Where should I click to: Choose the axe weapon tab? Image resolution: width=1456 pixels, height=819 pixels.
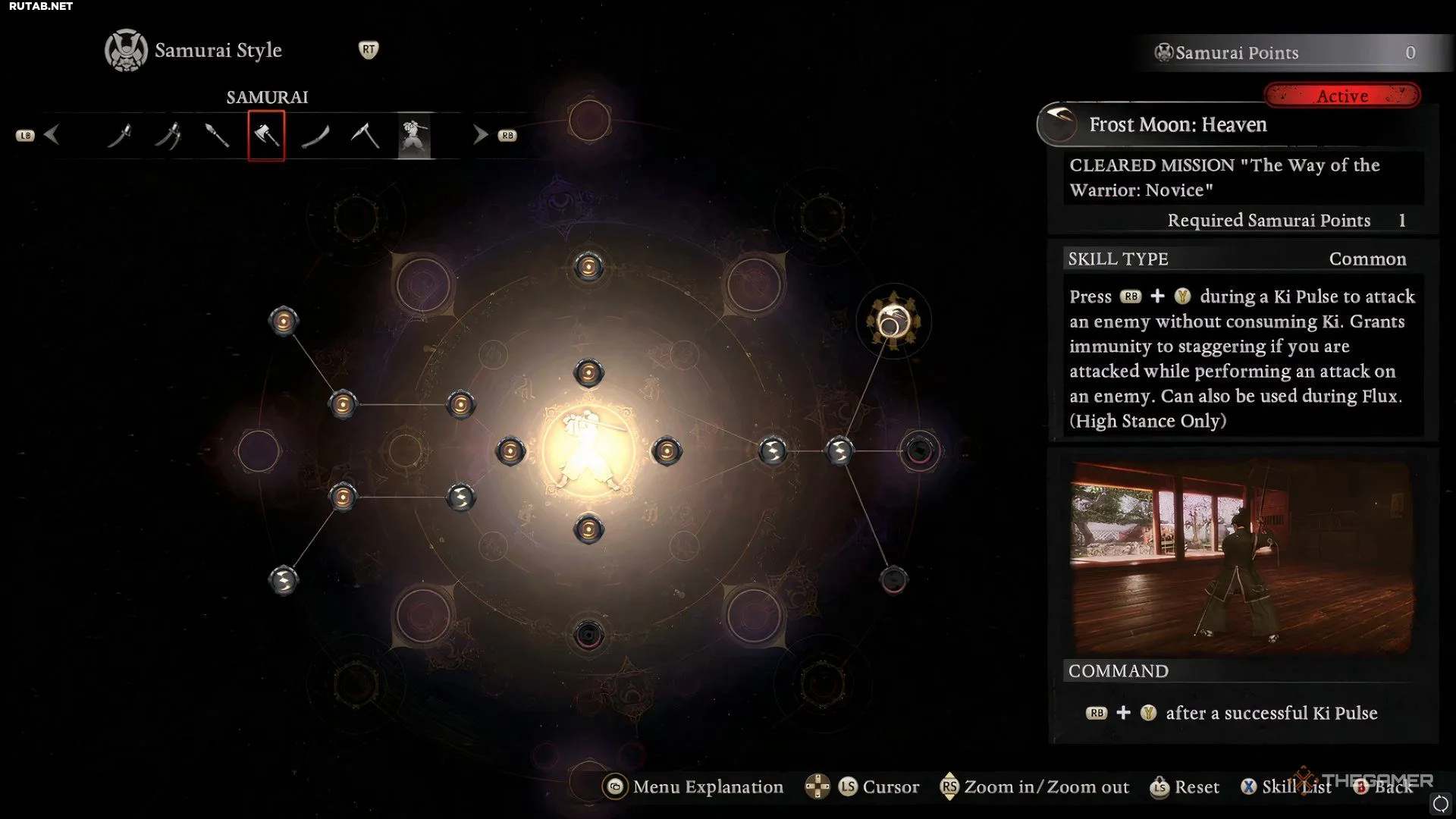[266, 136]
